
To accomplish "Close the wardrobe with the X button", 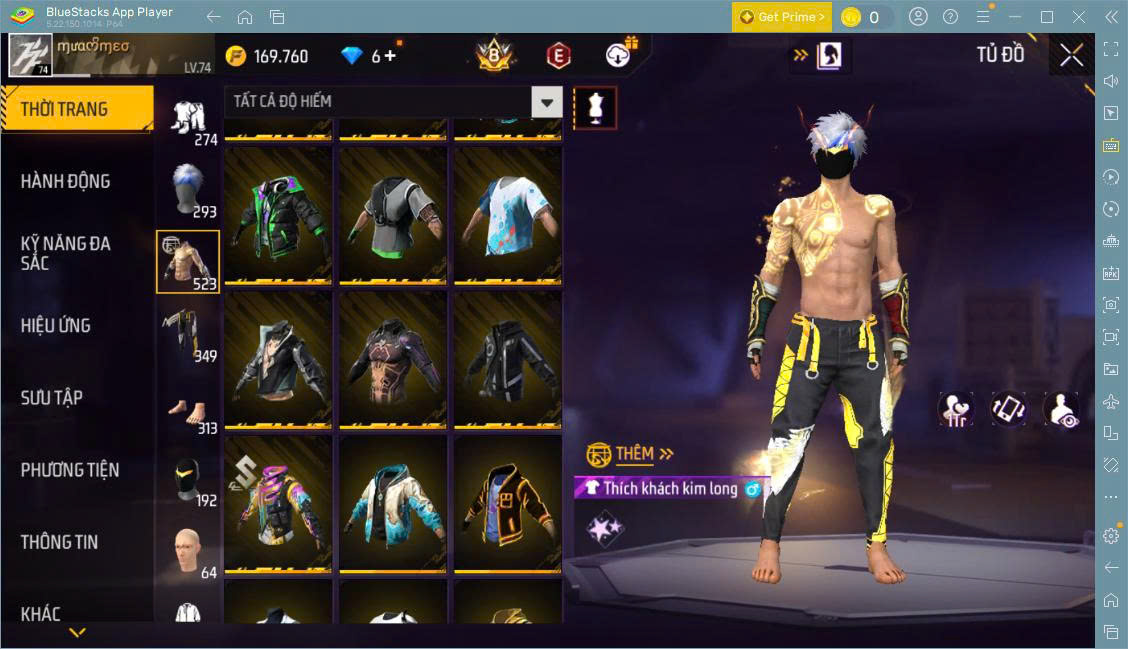I will (x=1071, y=55).
